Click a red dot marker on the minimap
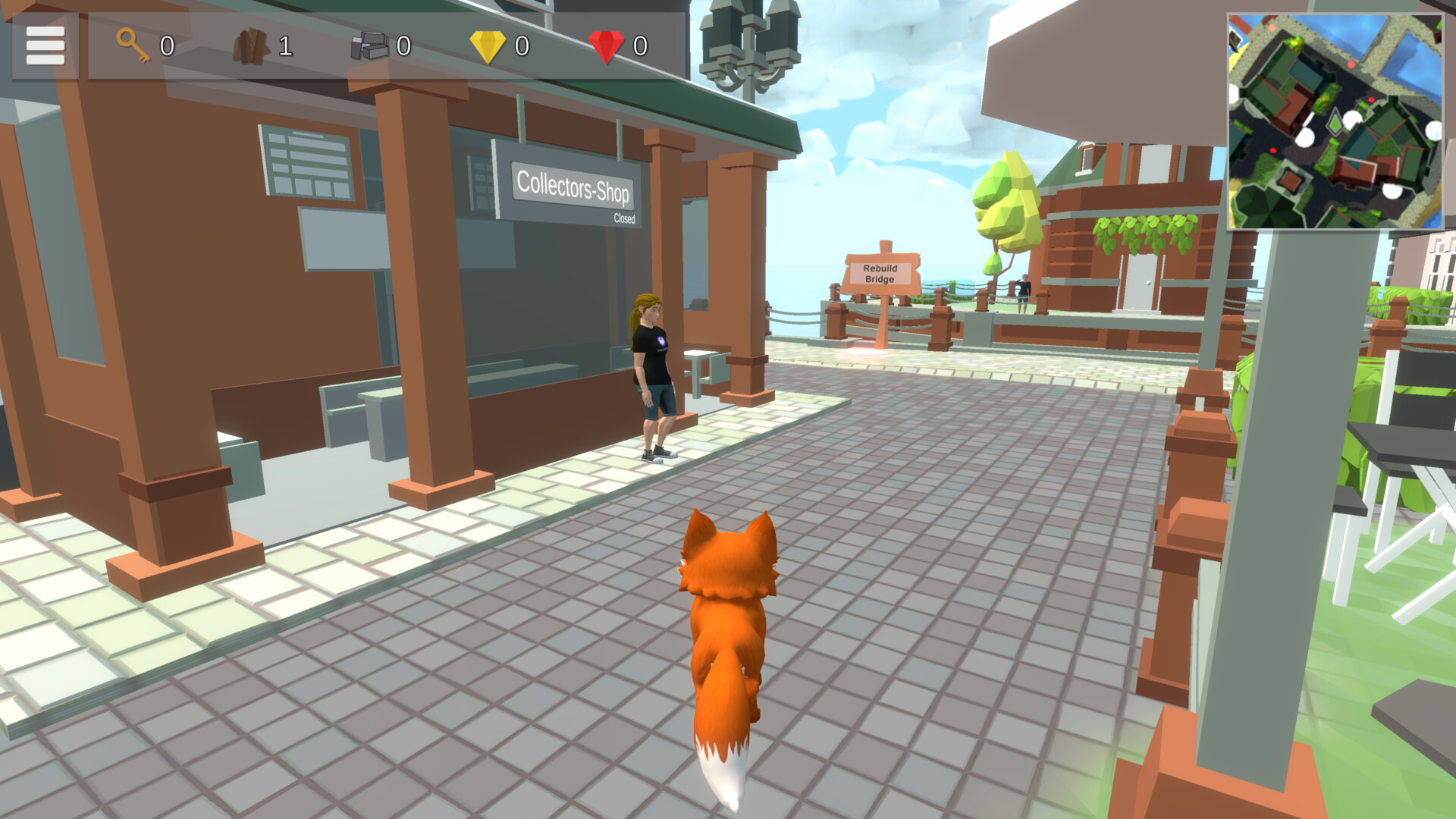Viewport: 1456px width, 819px height. [1351, 64]
